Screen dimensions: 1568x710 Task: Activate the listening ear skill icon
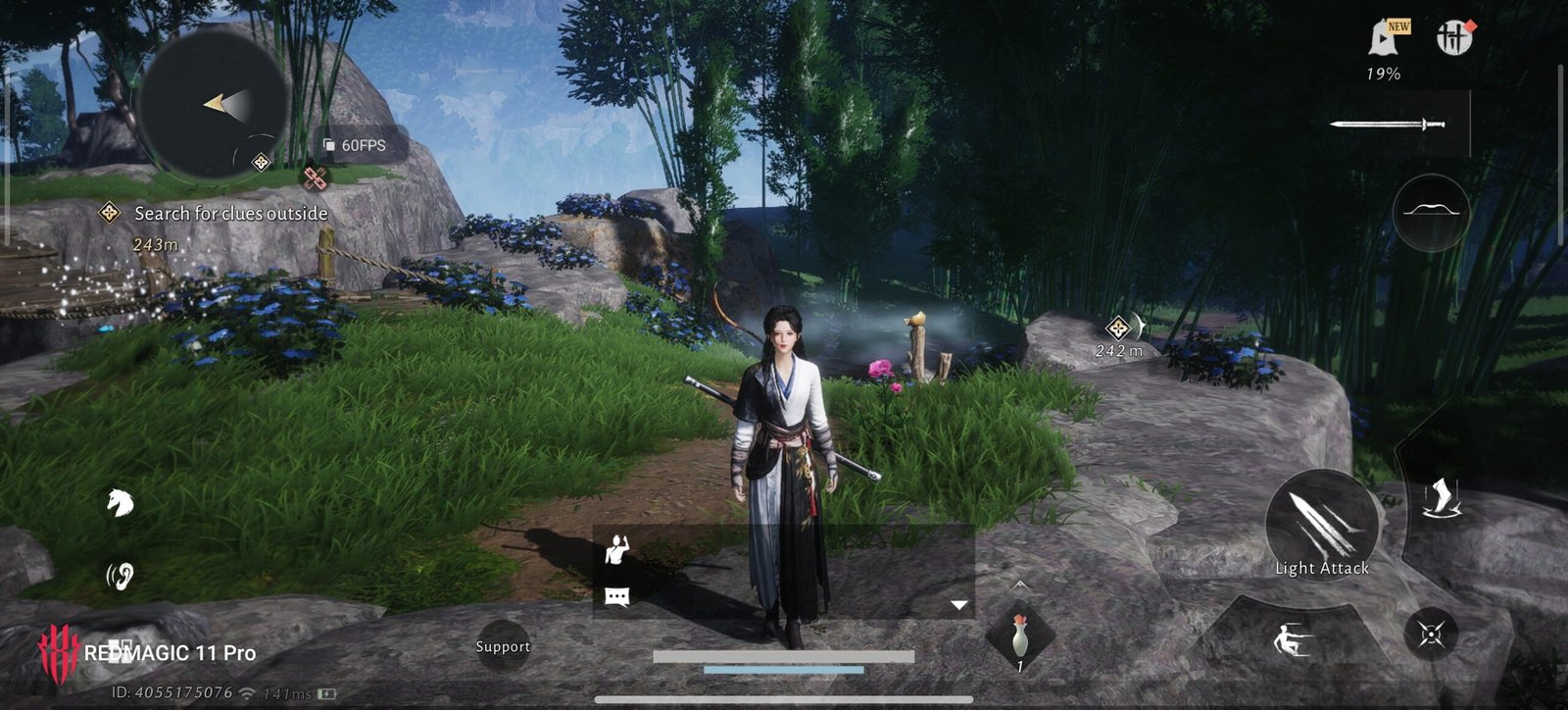click(x=120, y=576)
